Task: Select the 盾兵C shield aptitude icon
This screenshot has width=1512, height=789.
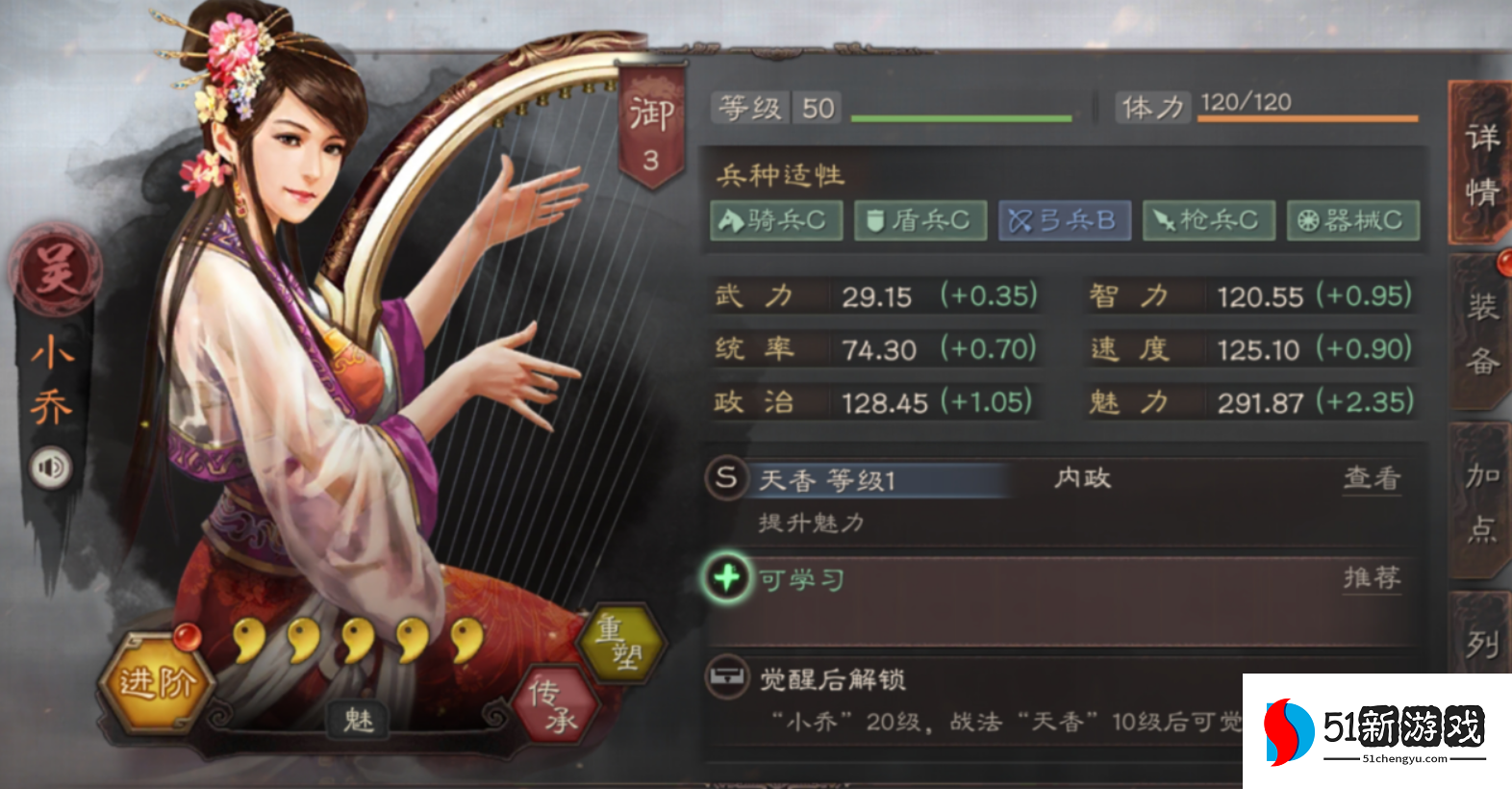Action: pyautogui.click(x=920, y=220)
